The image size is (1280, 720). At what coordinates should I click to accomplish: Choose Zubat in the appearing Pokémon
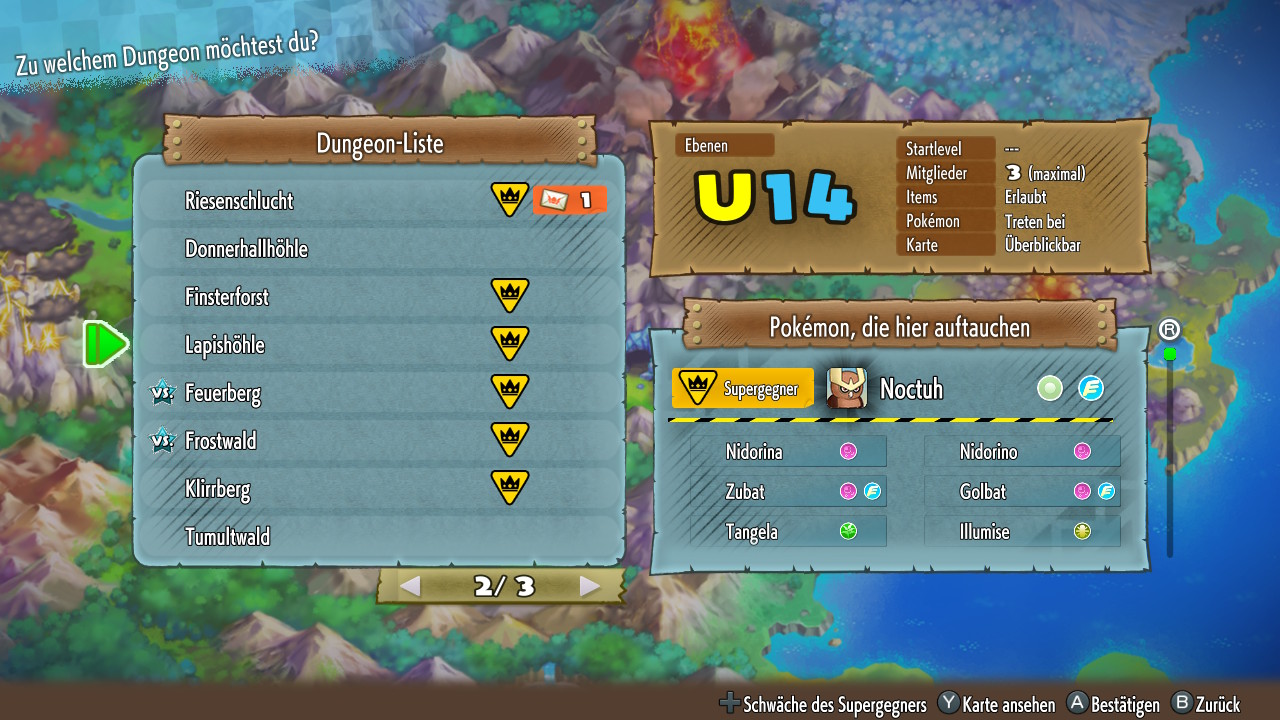[x=788, y=492]
